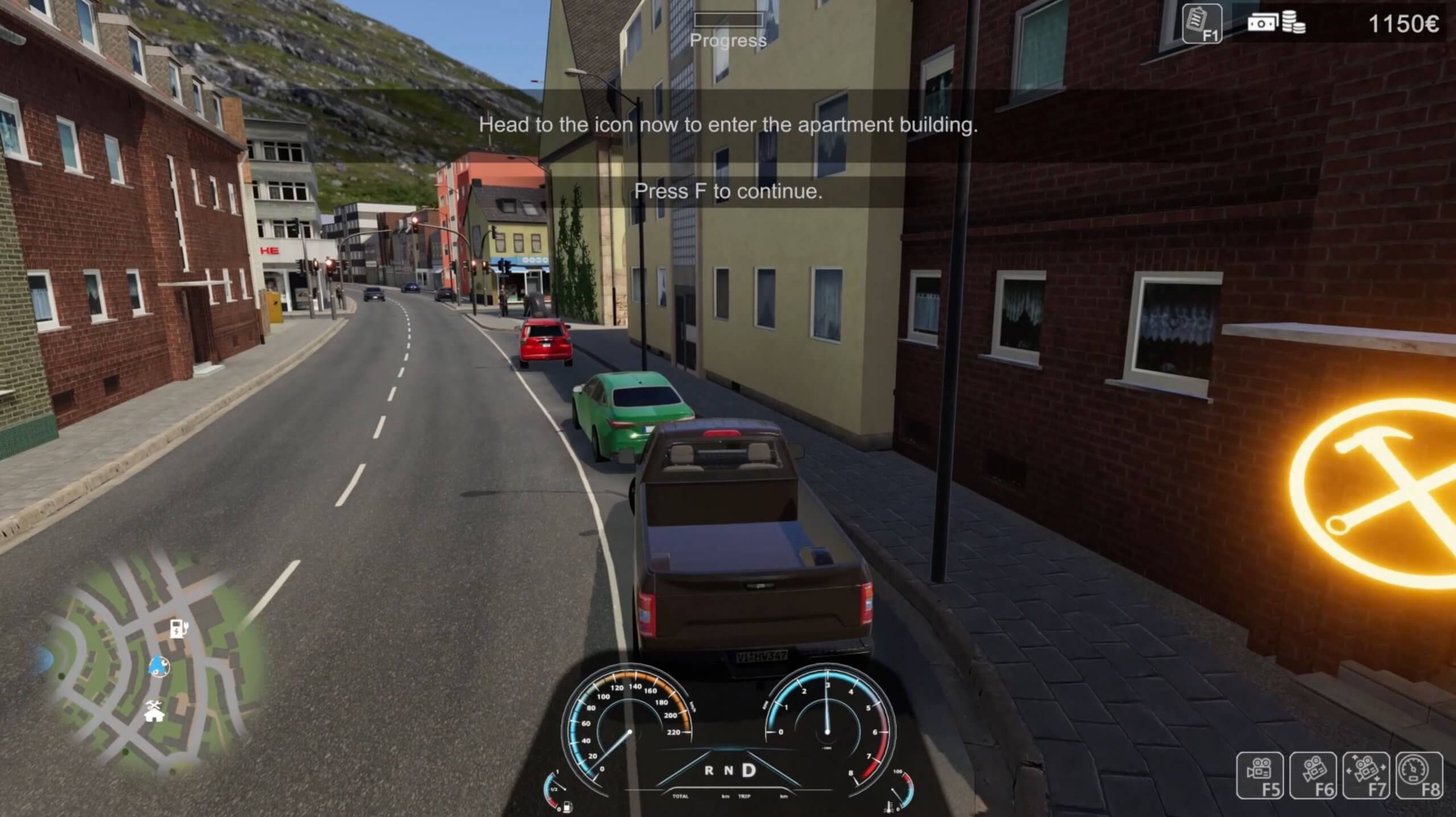Click the blue player arrow on minimap
1456x817 pixels.
pos(159,666)
